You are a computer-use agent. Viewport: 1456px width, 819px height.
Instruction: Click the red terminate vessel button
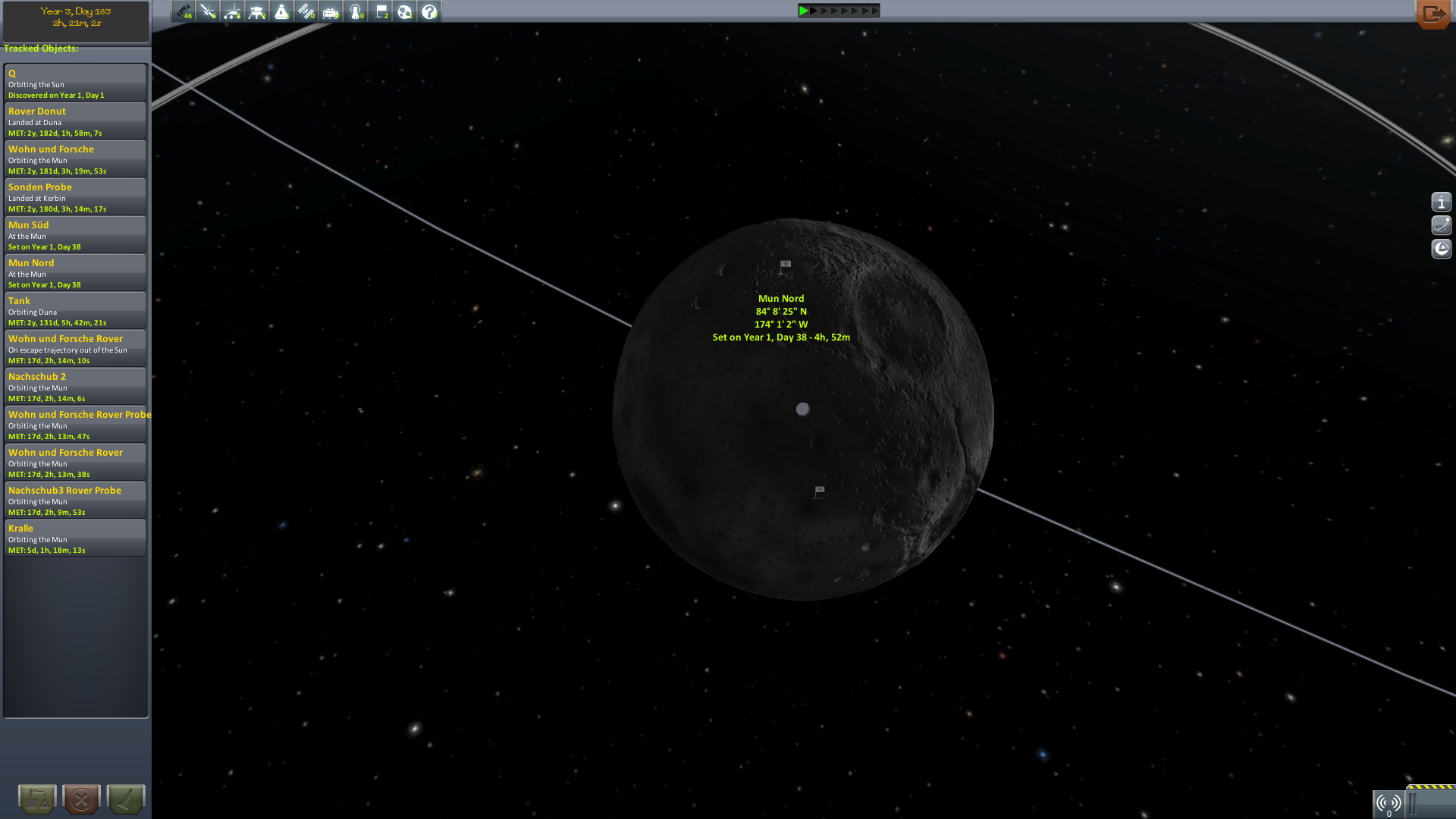coord(81,799)
